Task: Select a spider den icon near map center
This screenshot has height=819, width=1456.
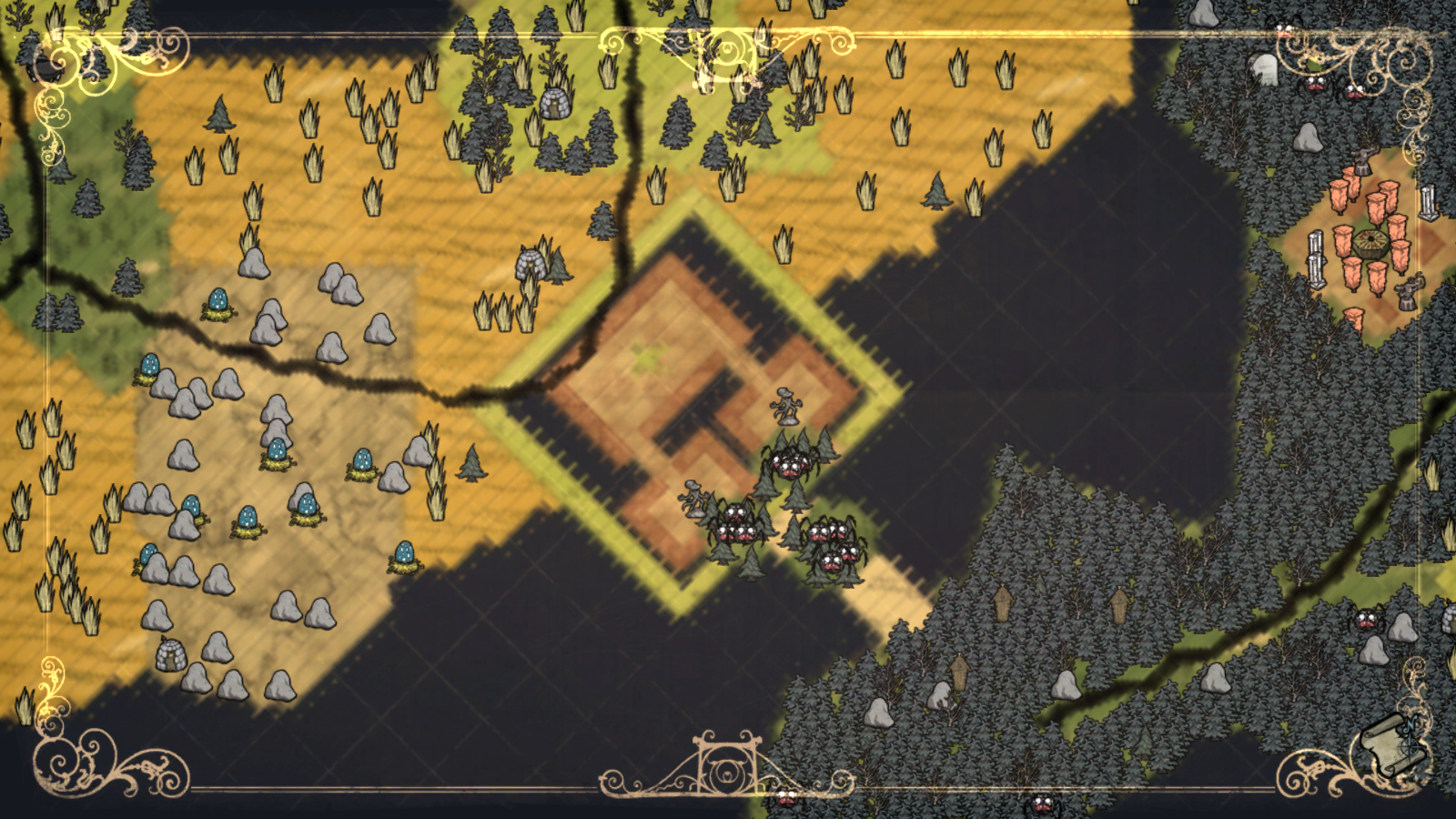Action: pyautogui.click(x=790, y=464)
